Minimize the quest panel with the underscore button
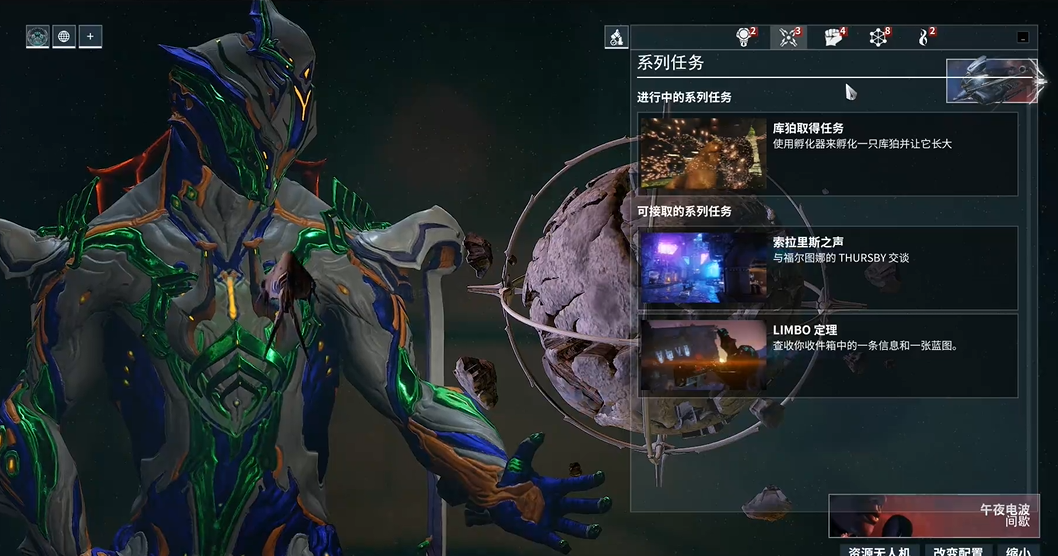The image size is (1058, 556). click(x=1022, y=38)
